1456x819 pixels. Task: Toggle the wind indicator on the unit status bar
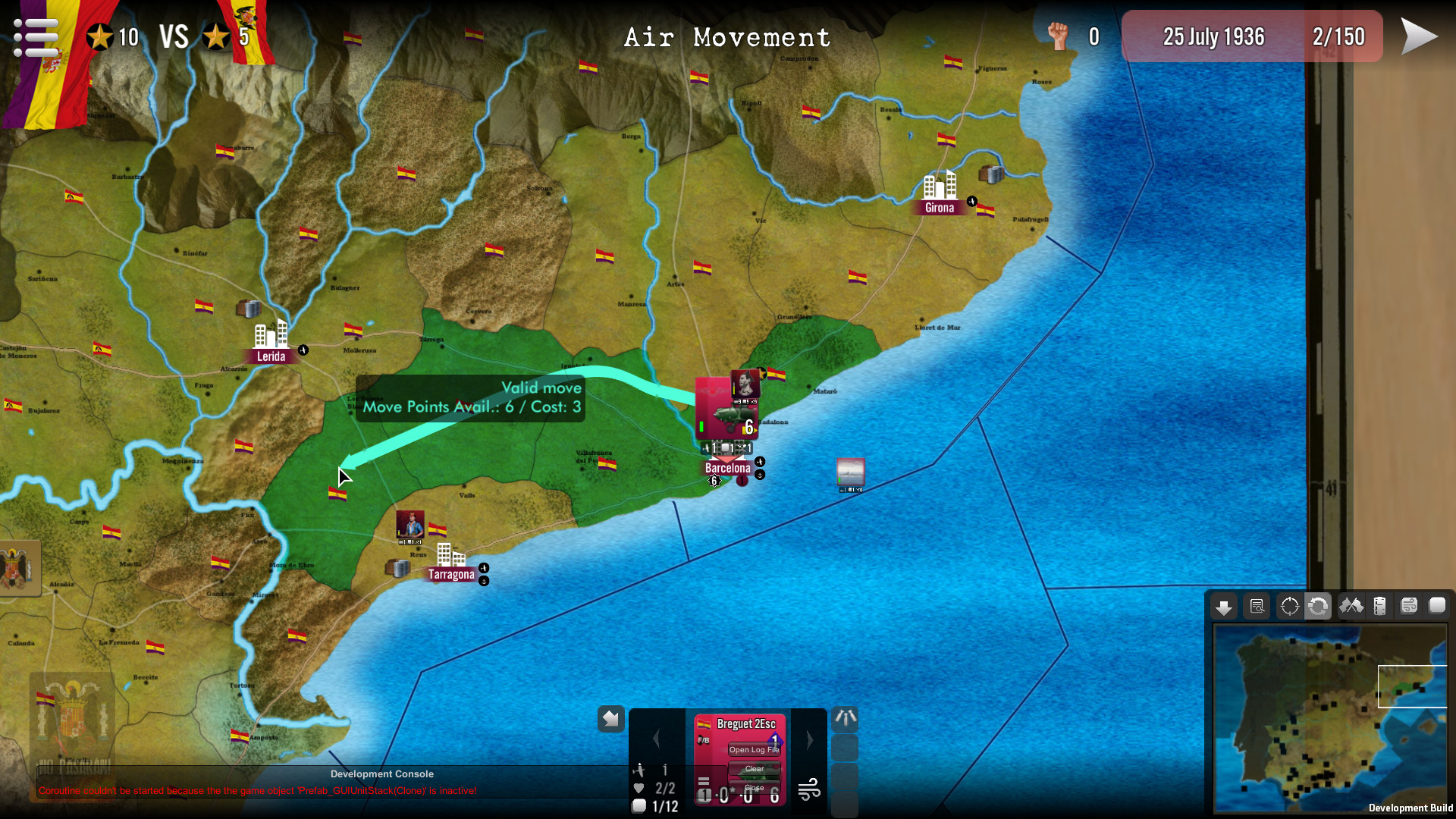809,789
